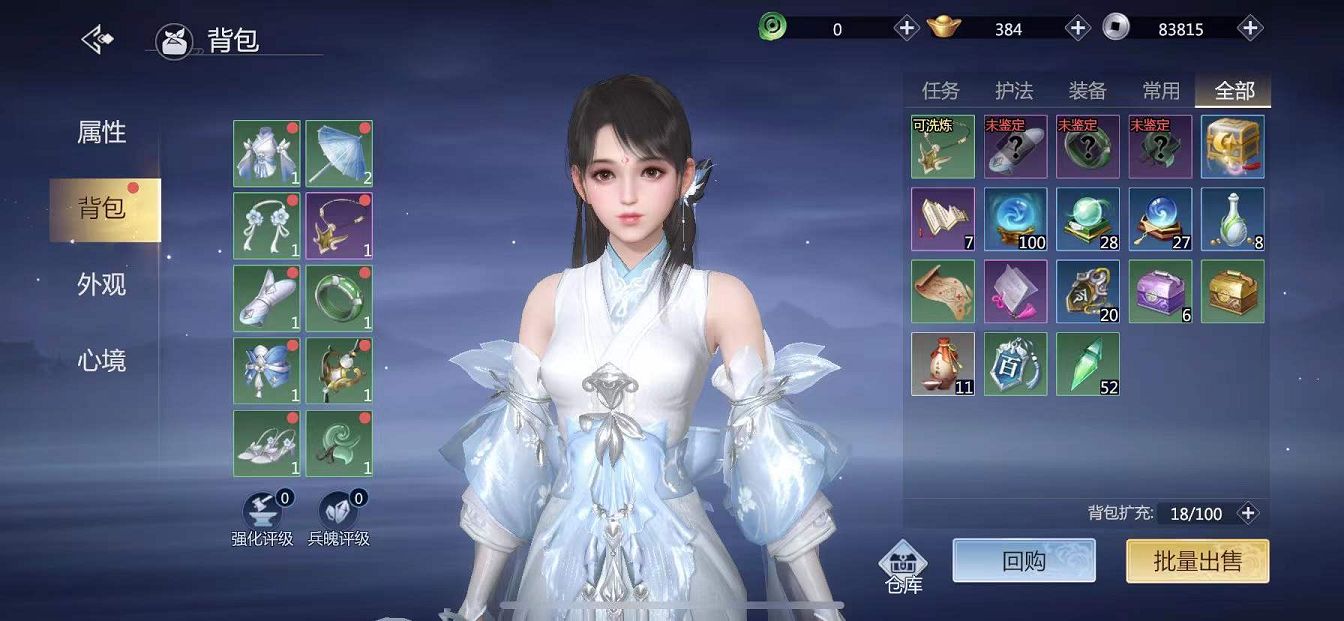The height and width of the screenshot is (621, 1344).
Task: Add silver coins via the plus button
Action: [1250, 28]
